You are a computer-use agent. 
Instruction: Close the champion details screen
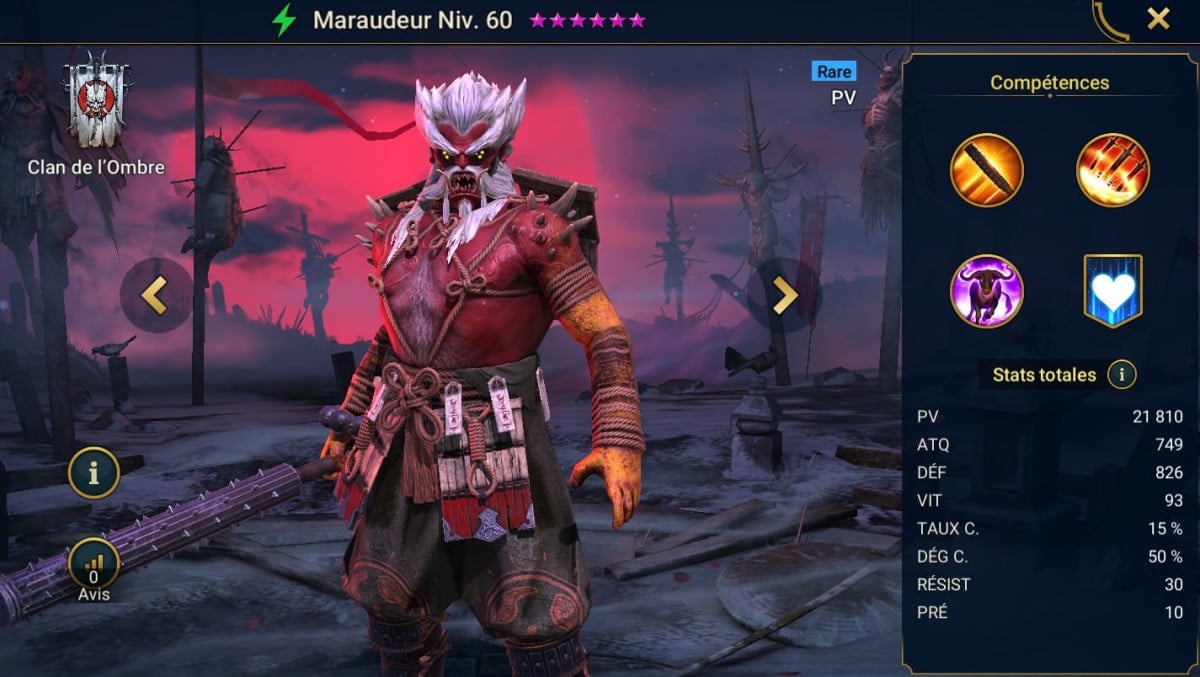(1158, 19)
